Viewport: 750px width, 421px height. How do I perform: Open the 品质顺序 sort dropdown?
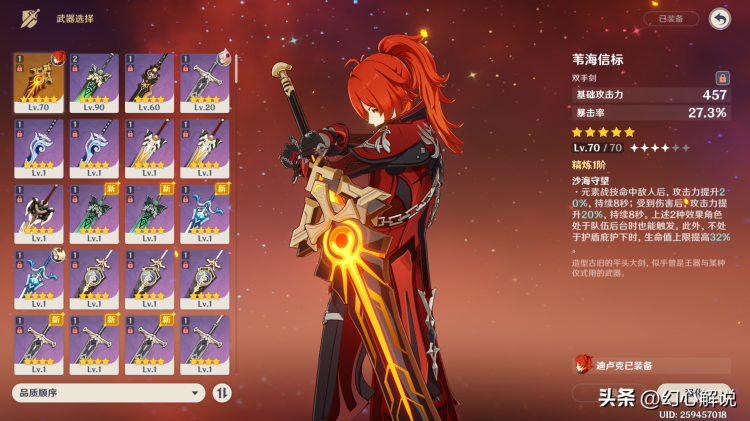click(108, 393)
